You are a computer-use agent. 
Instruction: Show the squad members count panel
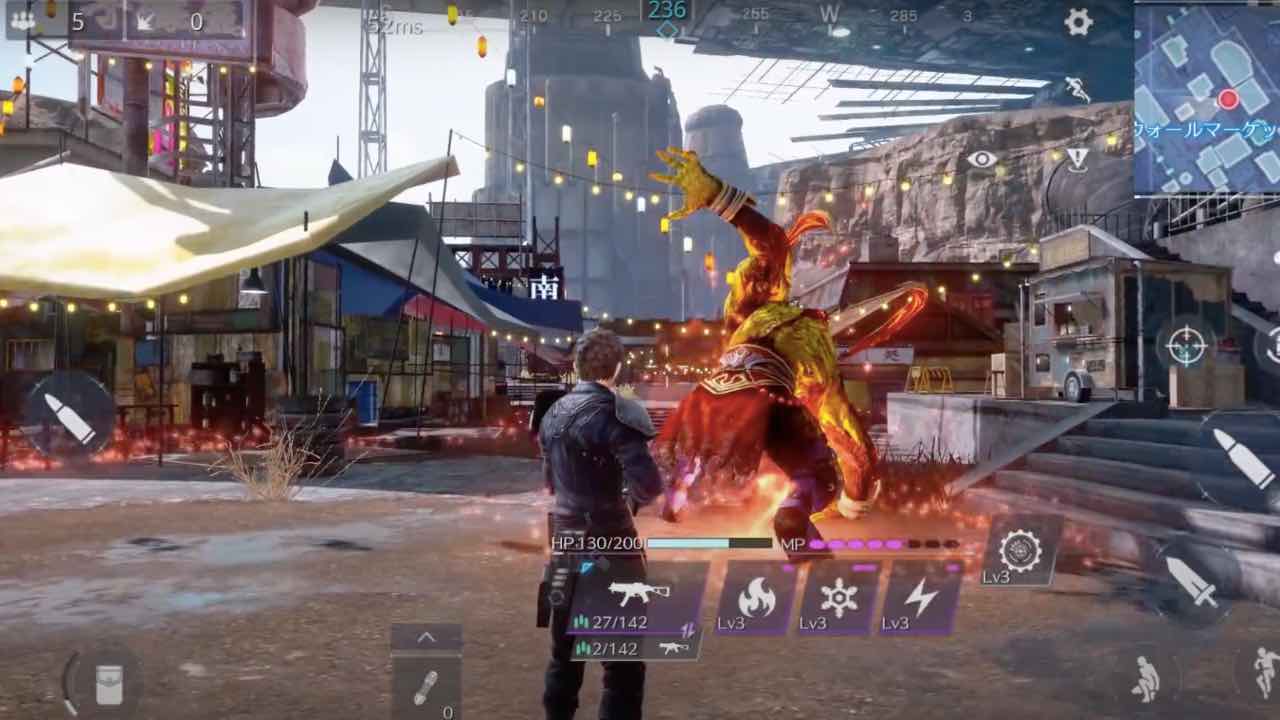click(x=50, y=21)
